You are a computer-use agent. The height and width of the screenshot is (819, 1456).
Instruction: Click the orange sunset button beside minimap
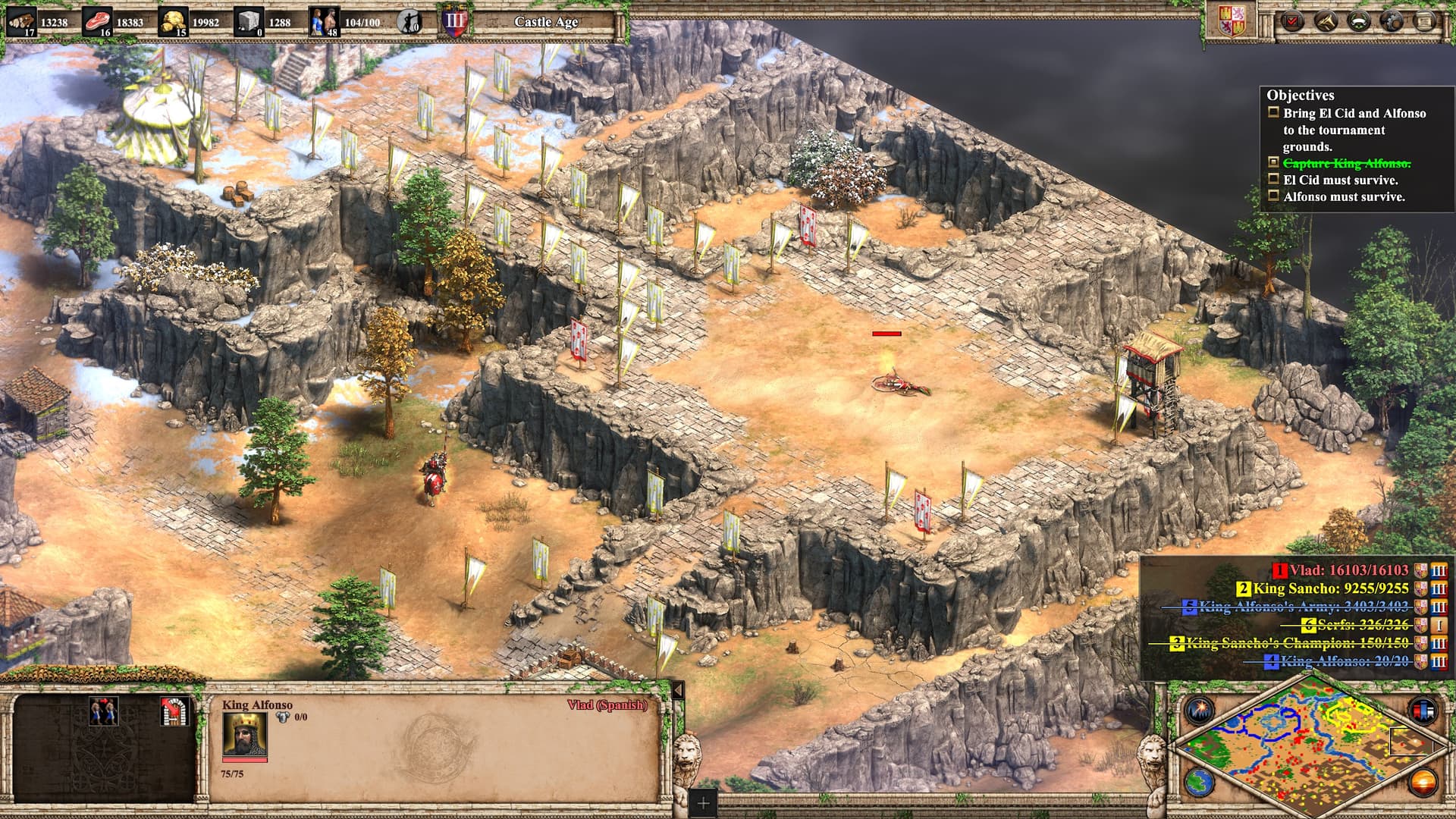[x=1423, y=782]
